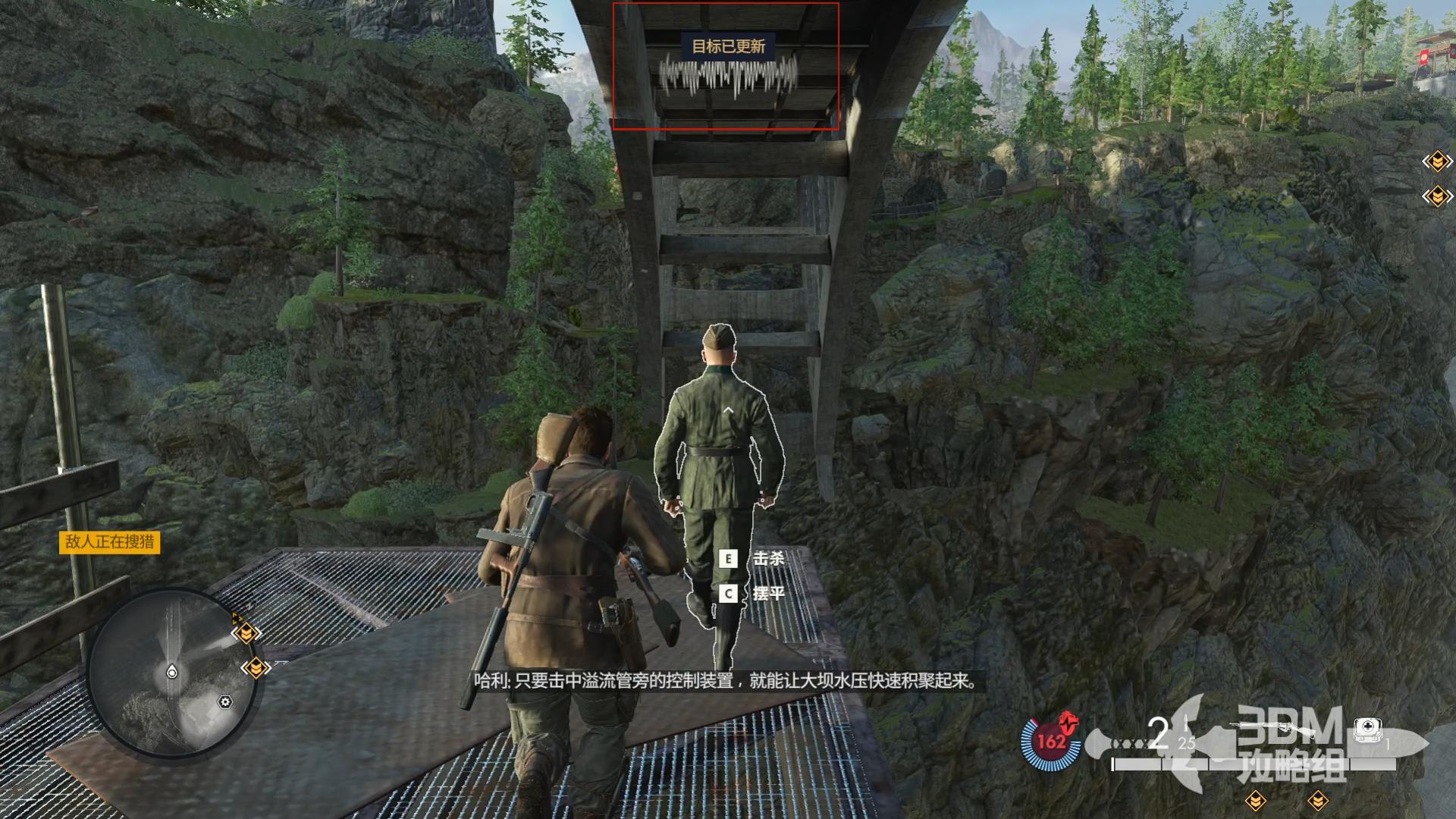Image resolution: width=1456 pixels, height=819 pixels.
Task: Open the circular minimap
Action: click(172, 673)
